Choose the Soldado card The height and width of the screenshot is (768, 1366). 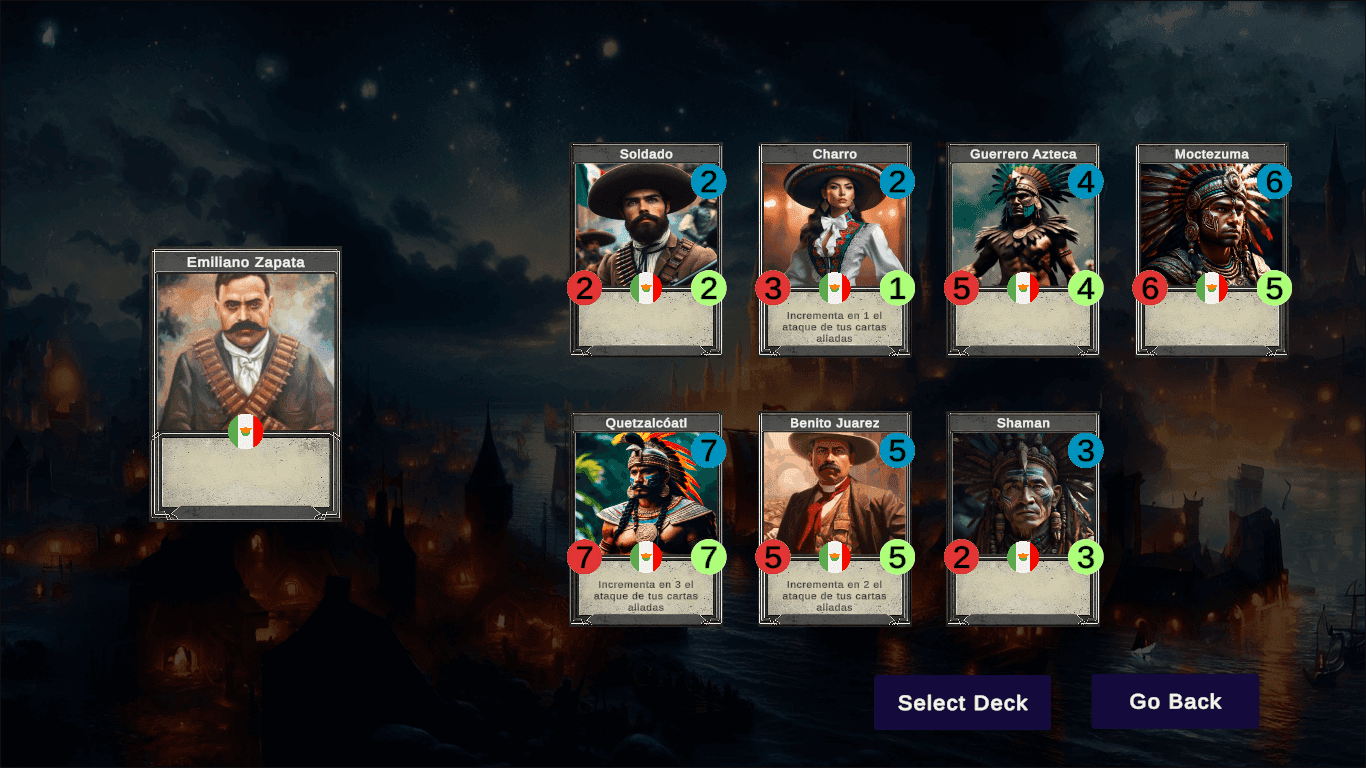click(x=646, y=249)
